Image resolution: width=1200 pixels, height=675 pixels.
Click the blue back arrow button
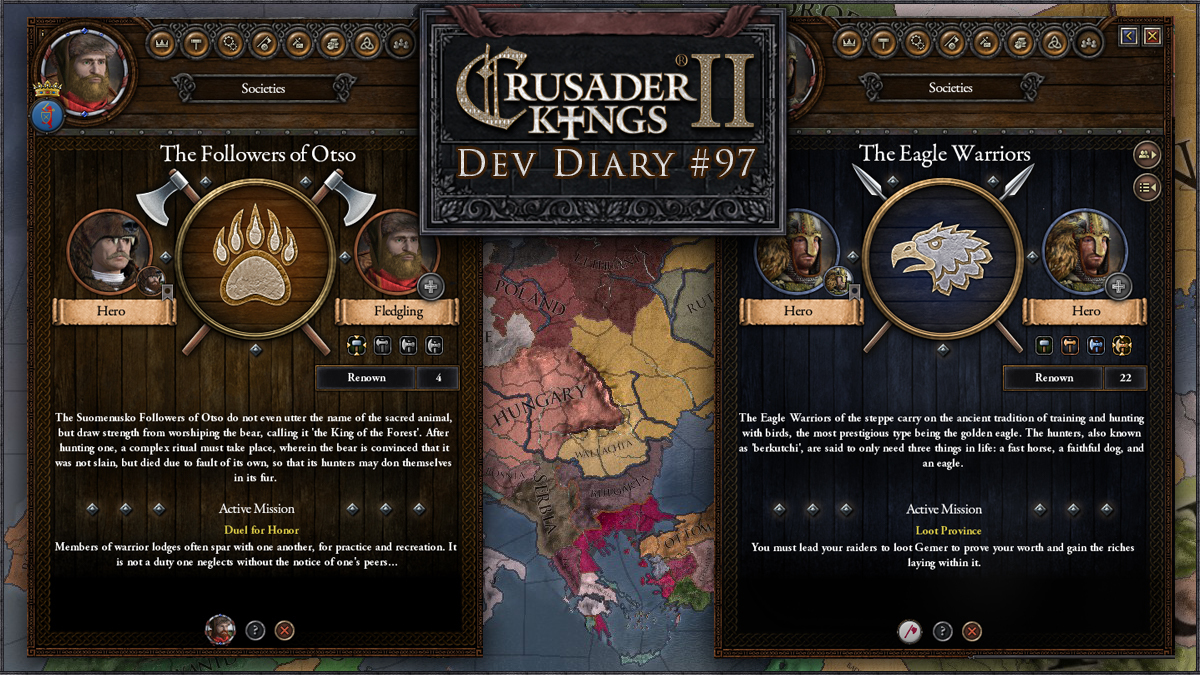(x=1129, y=37)
